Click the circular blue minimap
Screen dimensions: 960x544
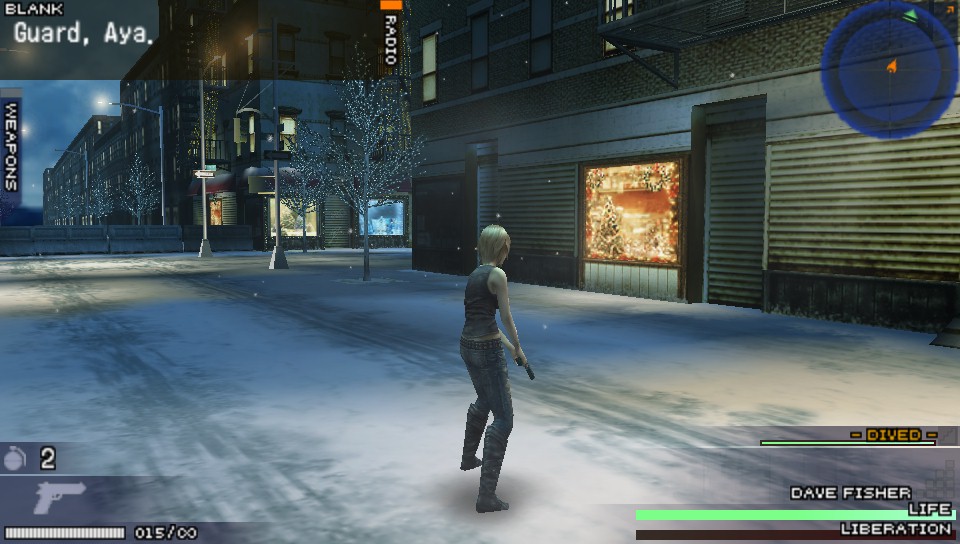(x=888, y=69)
